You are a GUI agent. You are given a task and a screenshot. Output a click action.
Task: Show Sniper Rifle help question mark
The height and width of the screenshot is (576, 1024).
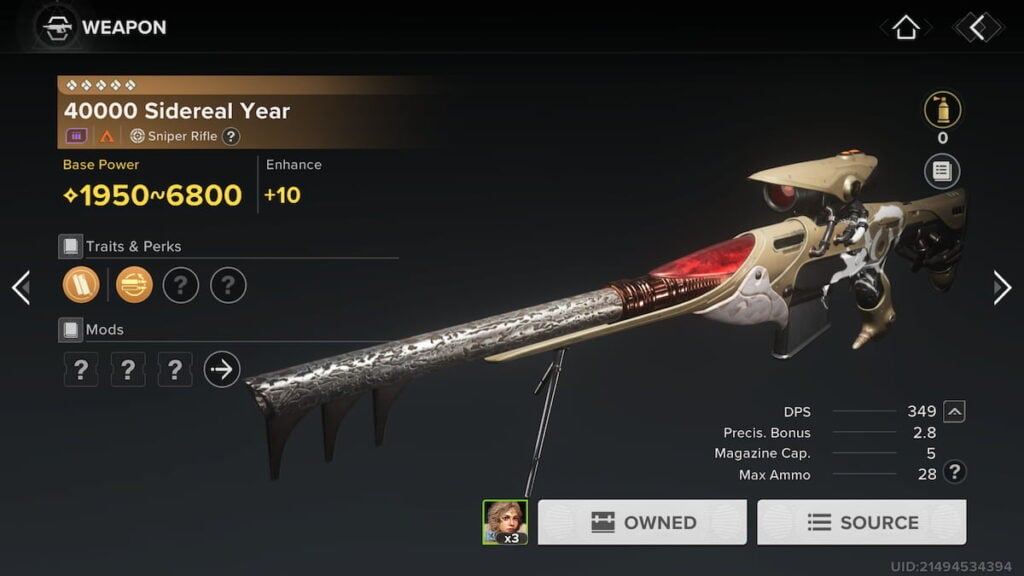[231, 136]
